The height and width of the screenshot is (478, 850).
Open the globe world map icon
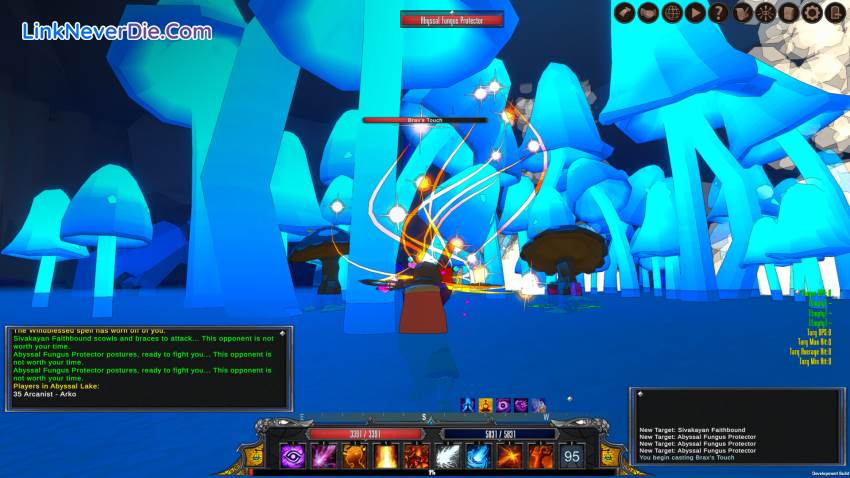tap(670, 13)
